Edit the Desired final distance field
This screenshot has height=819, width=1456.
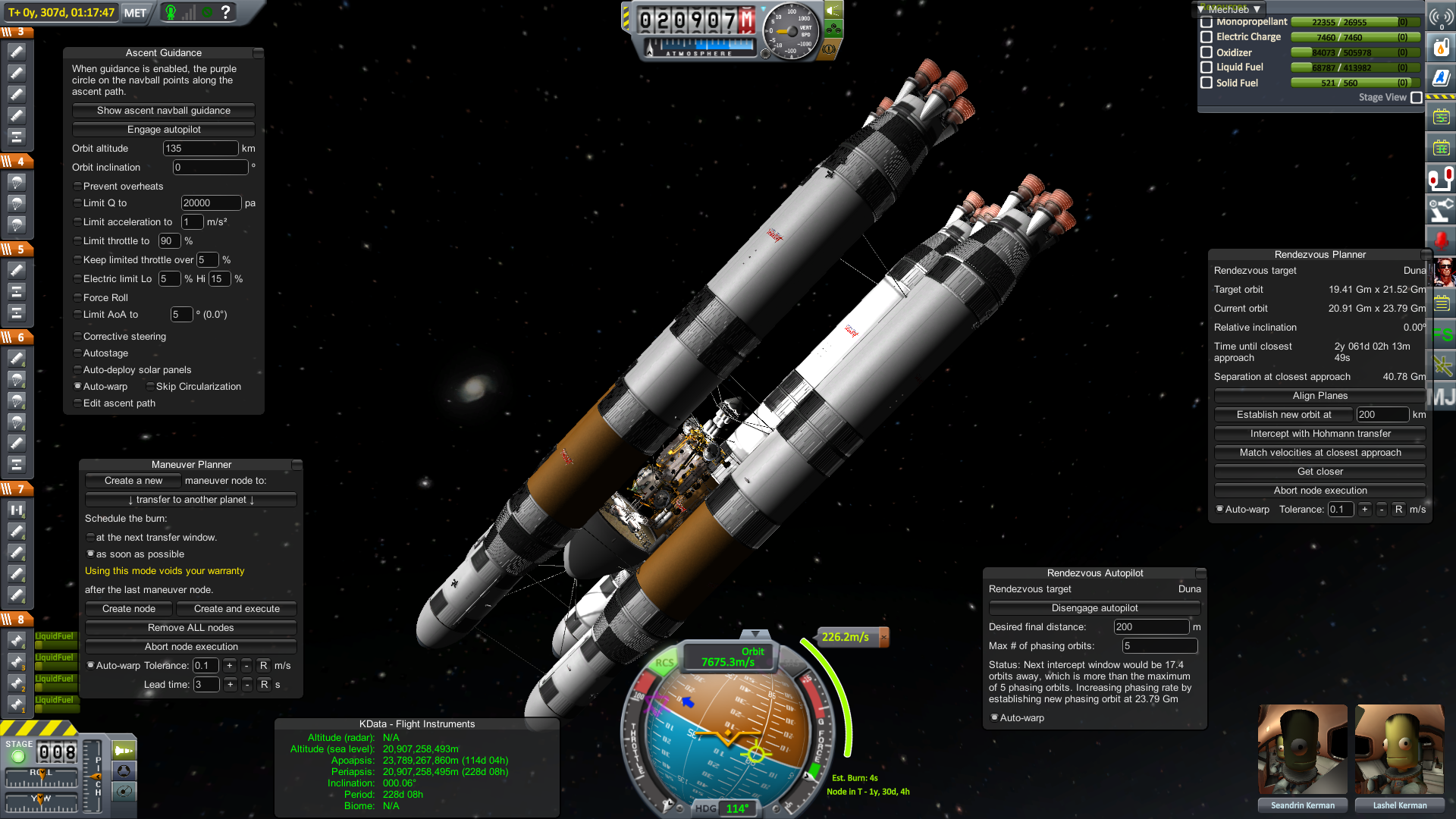[1150, 627]
